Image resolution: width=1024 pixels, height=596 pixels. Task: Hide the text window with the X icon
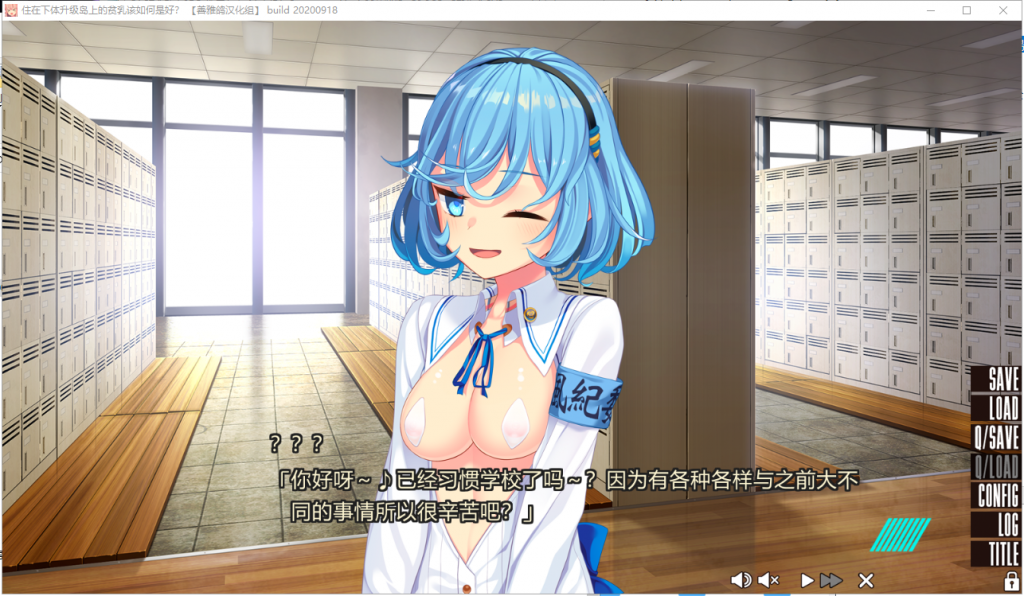point(866,580)
